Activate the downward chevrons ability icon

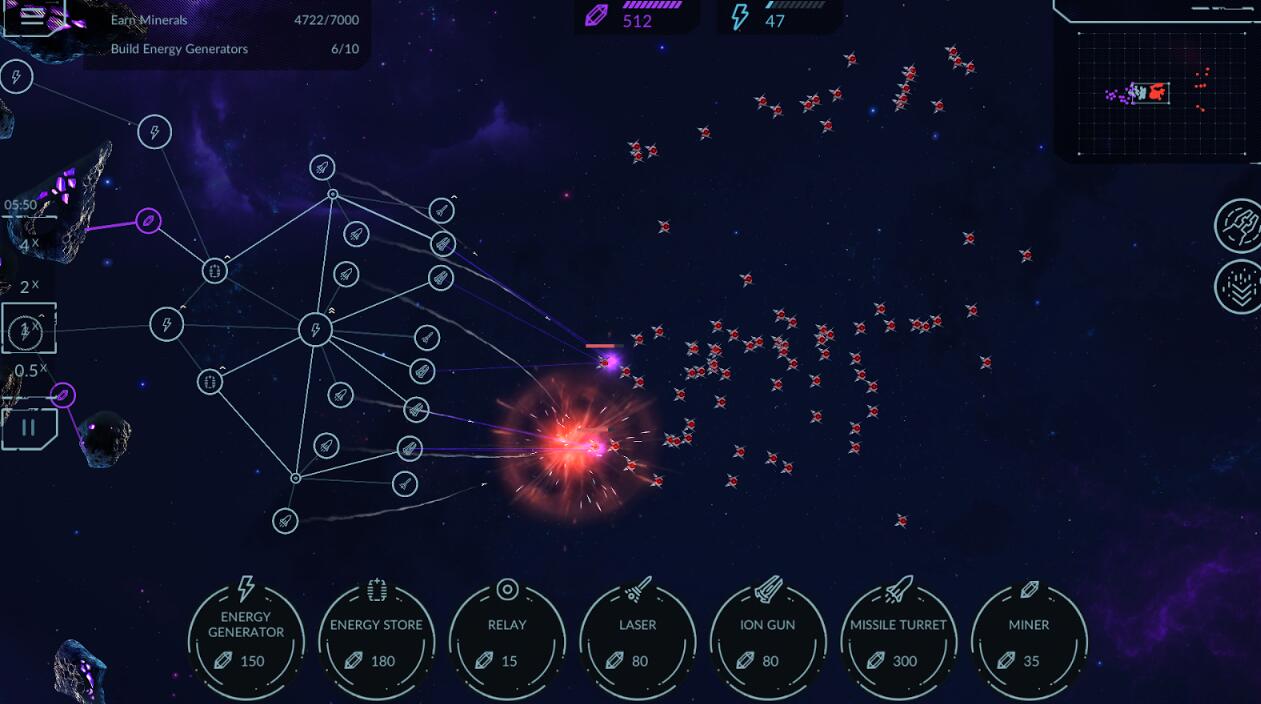(x=1238, y=287)
